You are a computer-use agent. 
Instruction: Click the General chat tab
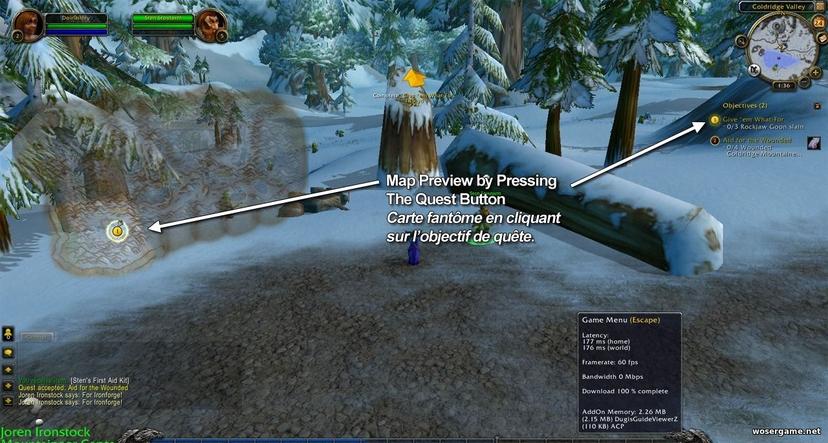coord(36,338)
